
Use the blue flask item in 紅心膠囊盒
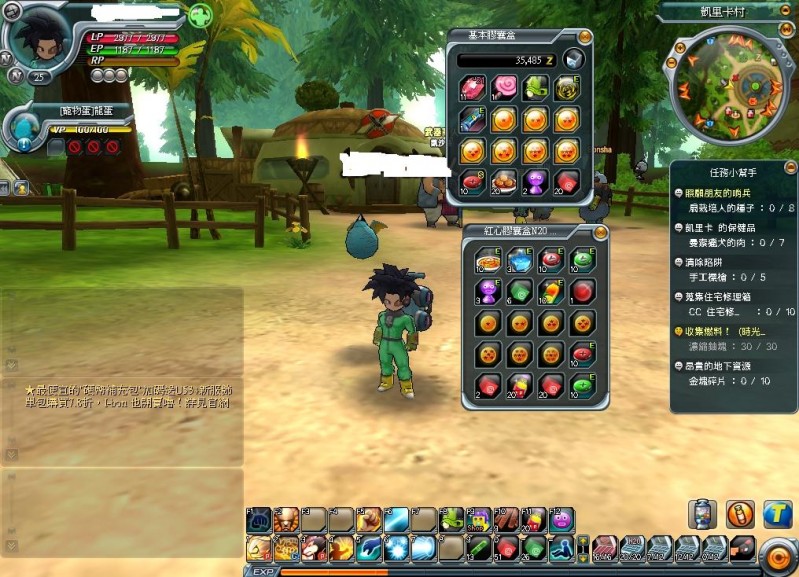coord(519,260)
